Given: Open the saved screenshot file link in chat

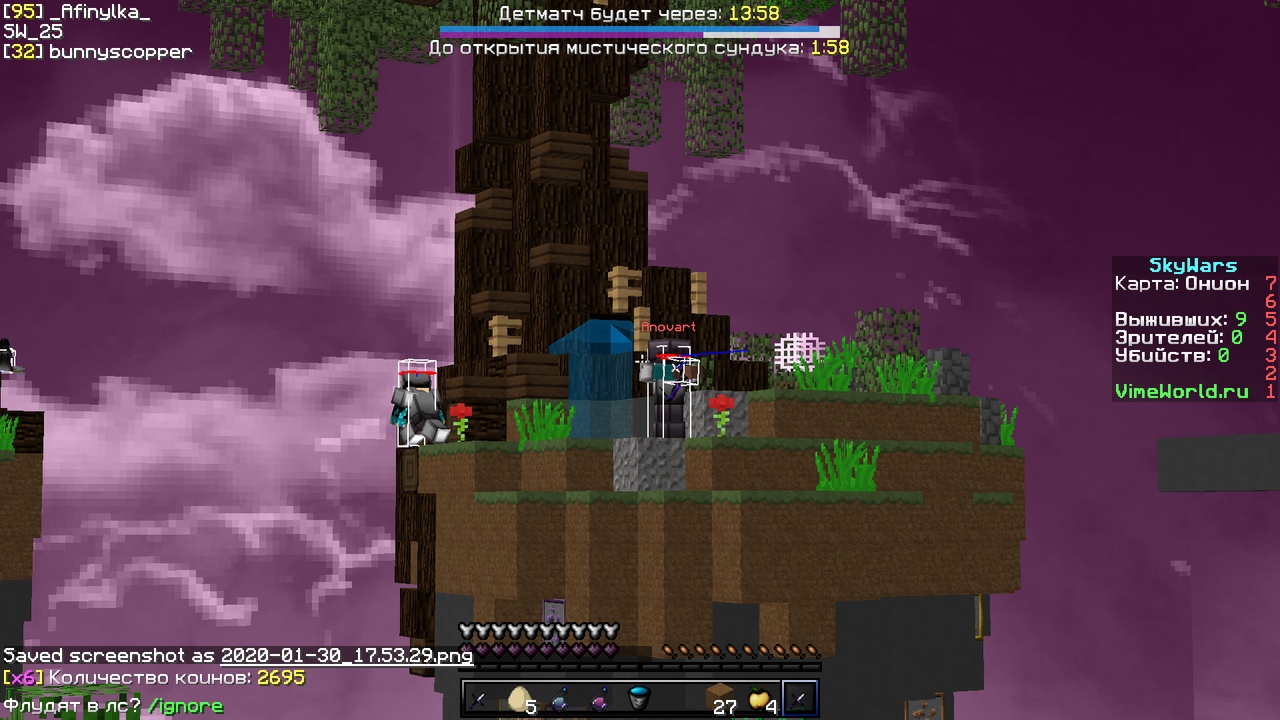Looking at the screenshot, I should (346, 656).
